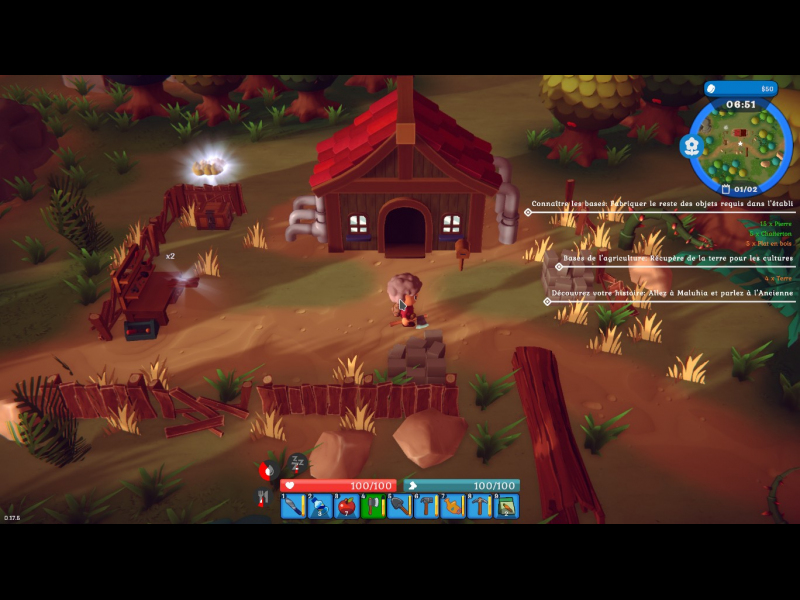Equip the shovel from the hotbar

[x=400, y=506]
